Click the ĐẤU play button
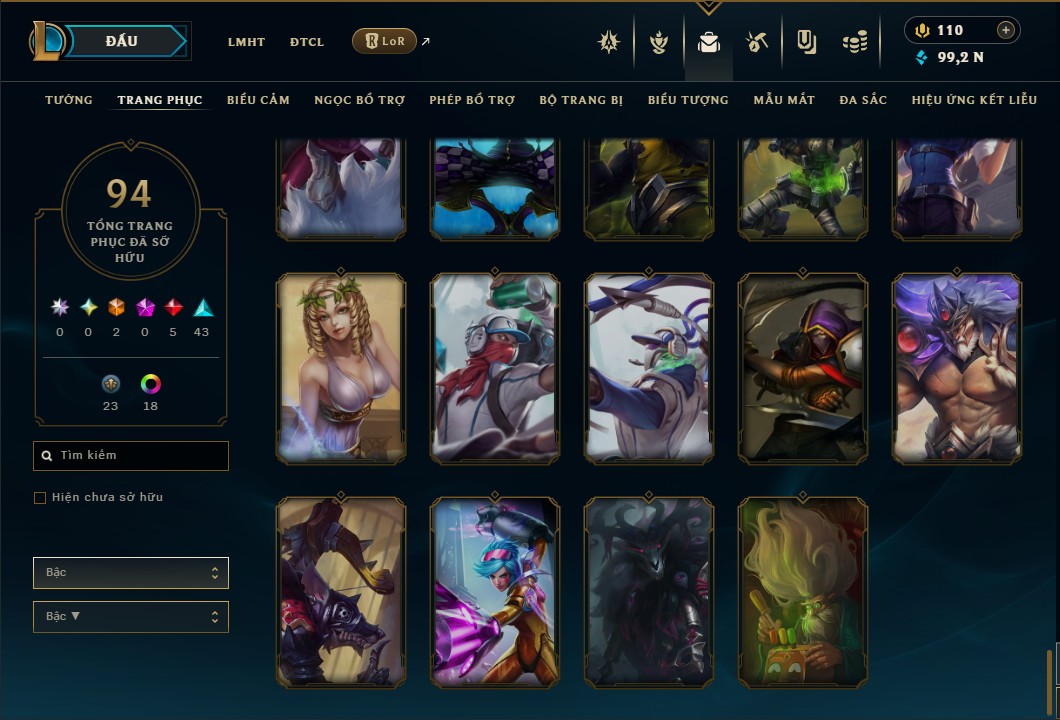 (121, 41)
